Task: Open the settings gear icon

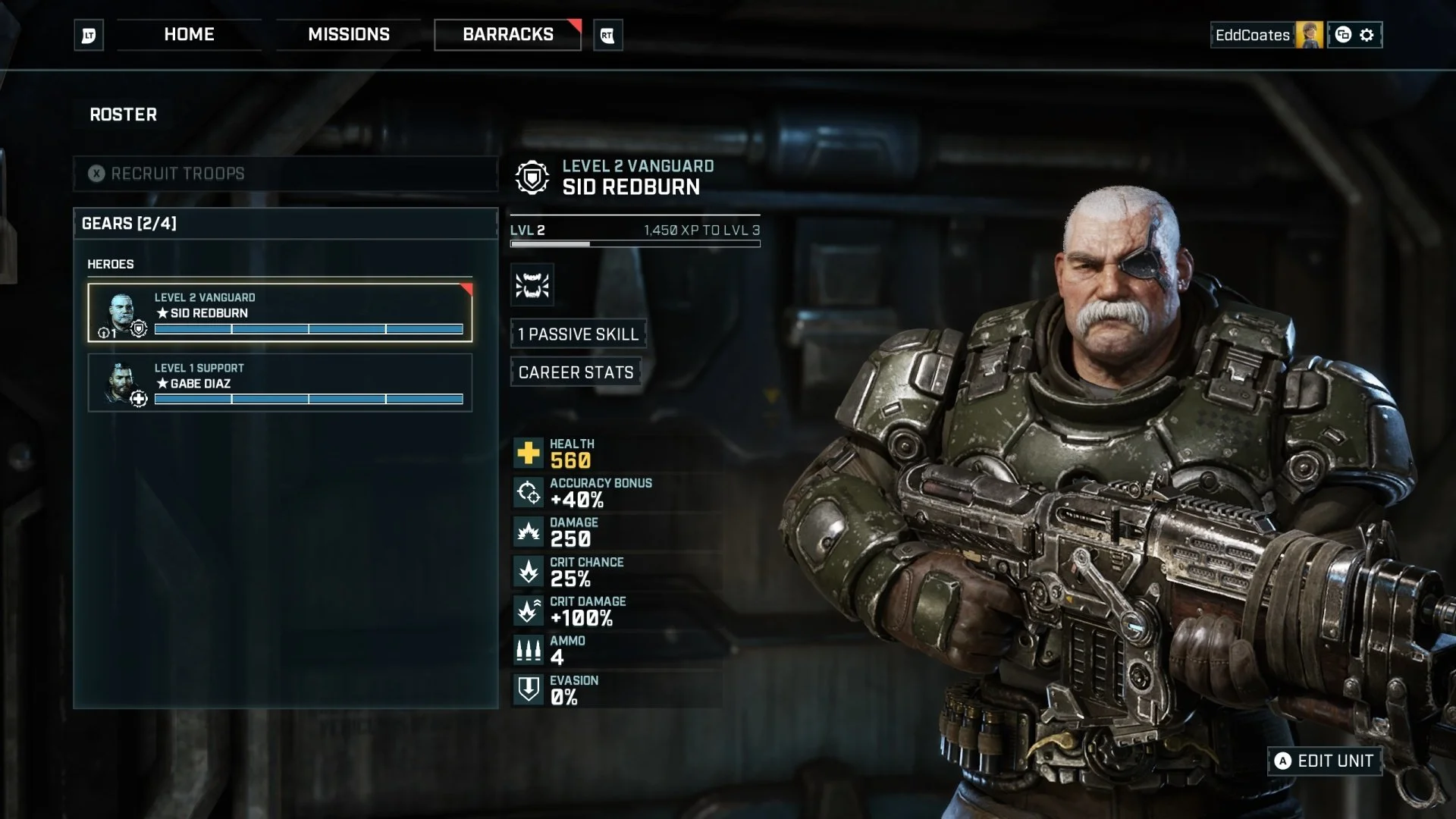Action: point(1367,35)
